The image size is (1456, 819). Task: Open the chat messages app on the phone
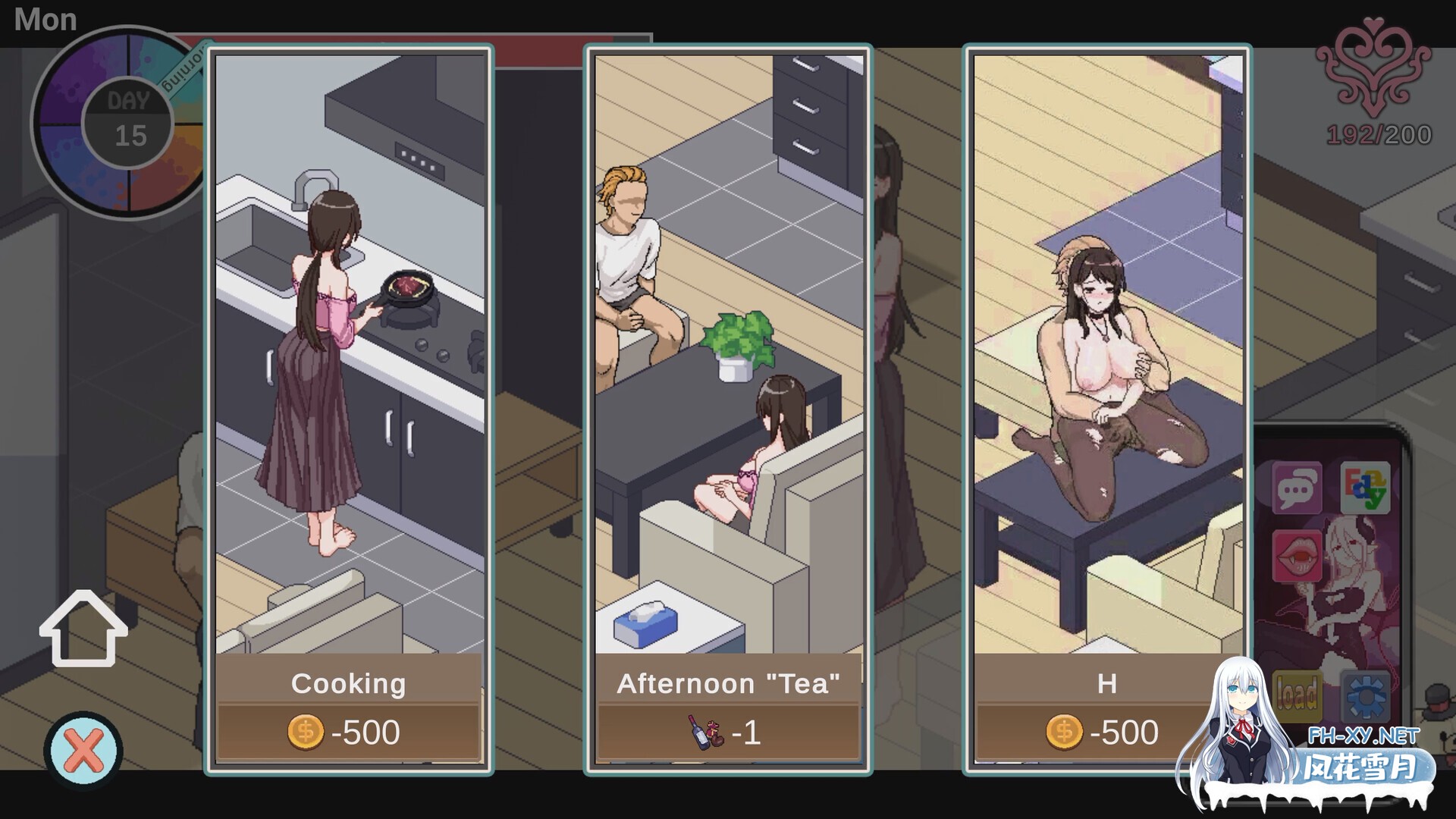1298,489
